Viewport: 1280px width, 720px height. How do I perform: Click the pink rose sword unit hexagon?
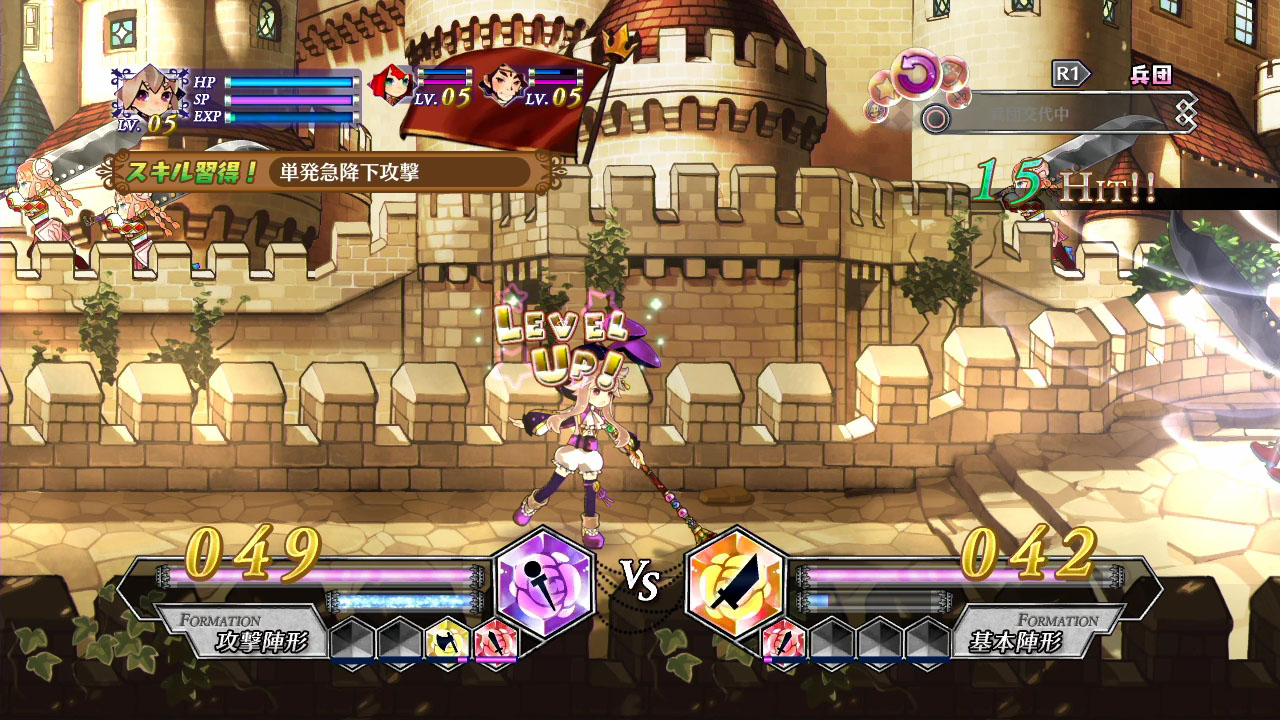tap(497, 640)
